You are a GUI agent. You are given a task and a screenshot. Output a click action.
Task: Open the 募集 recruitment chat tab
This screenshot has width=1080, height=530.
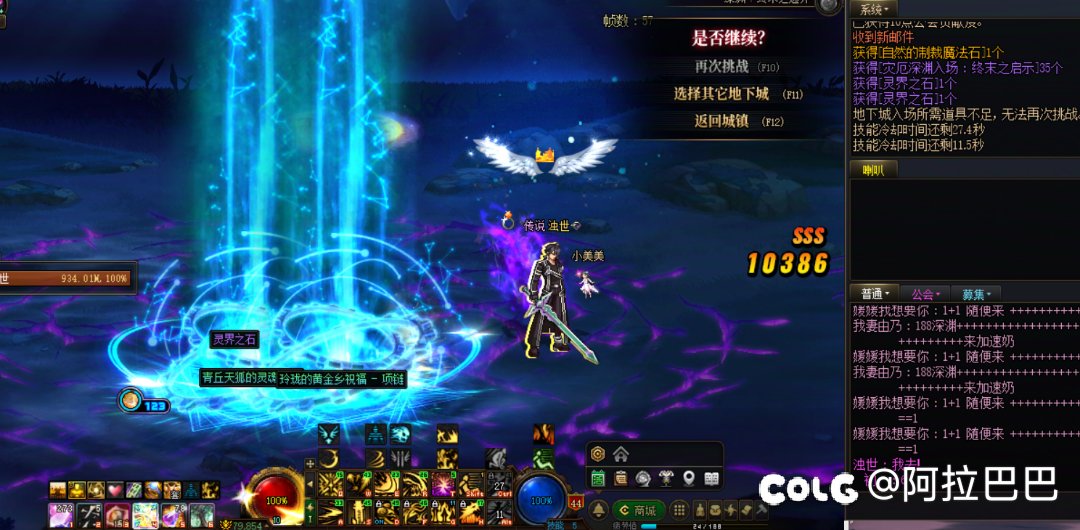click(977, 294)
